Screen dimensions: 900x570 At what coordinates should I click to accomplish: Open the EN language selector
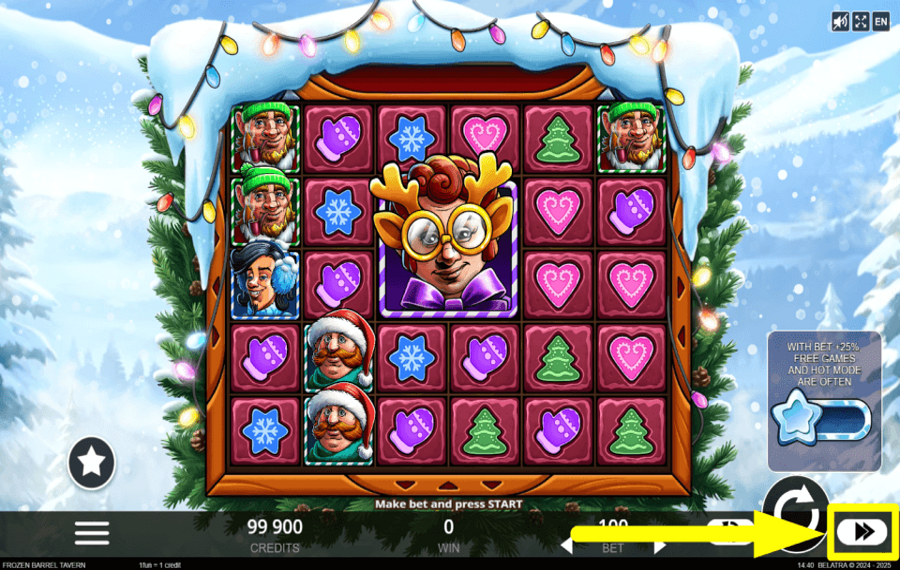click(881, 21)
